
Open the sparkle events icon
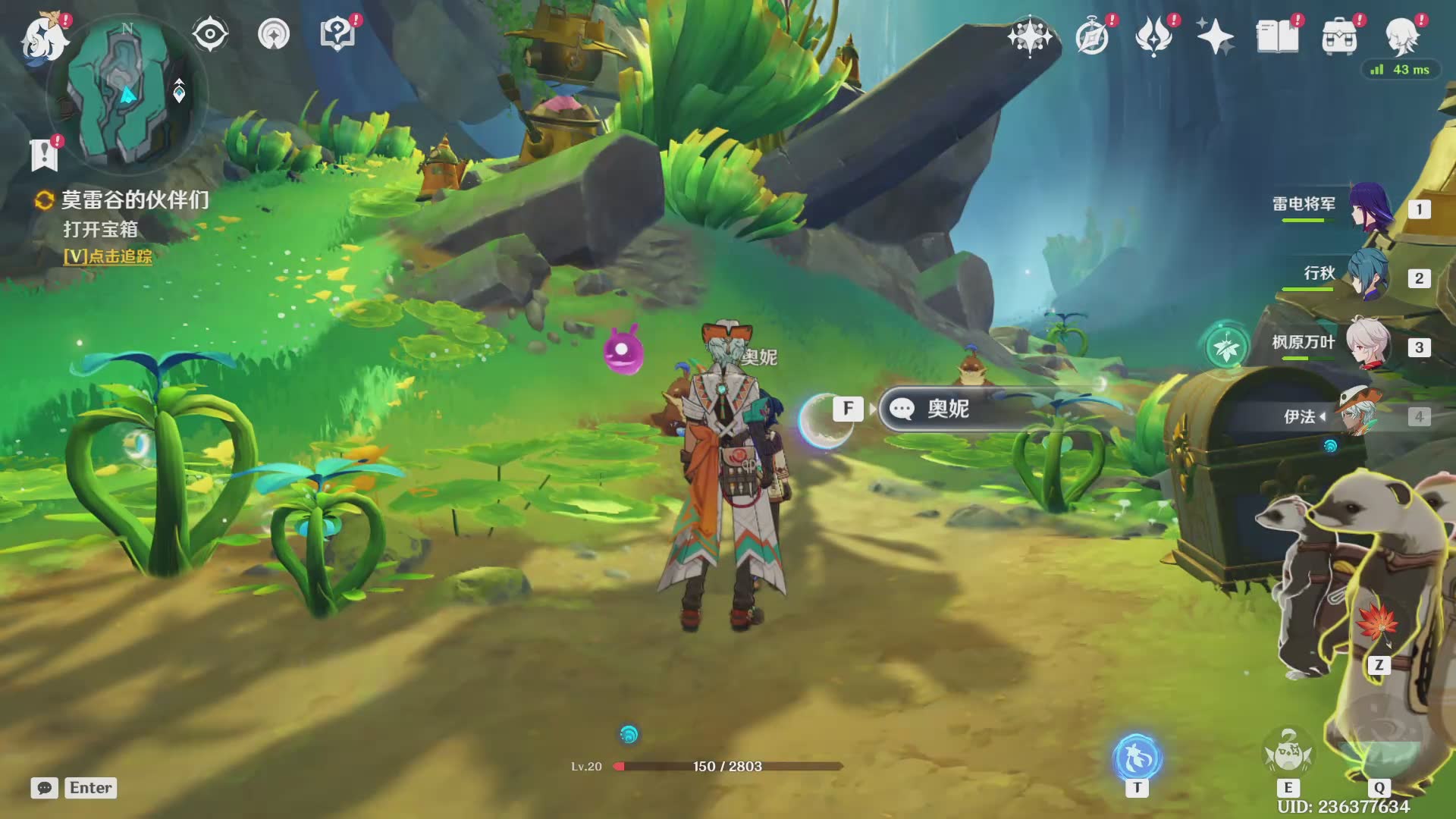[x=1215, y=36]
